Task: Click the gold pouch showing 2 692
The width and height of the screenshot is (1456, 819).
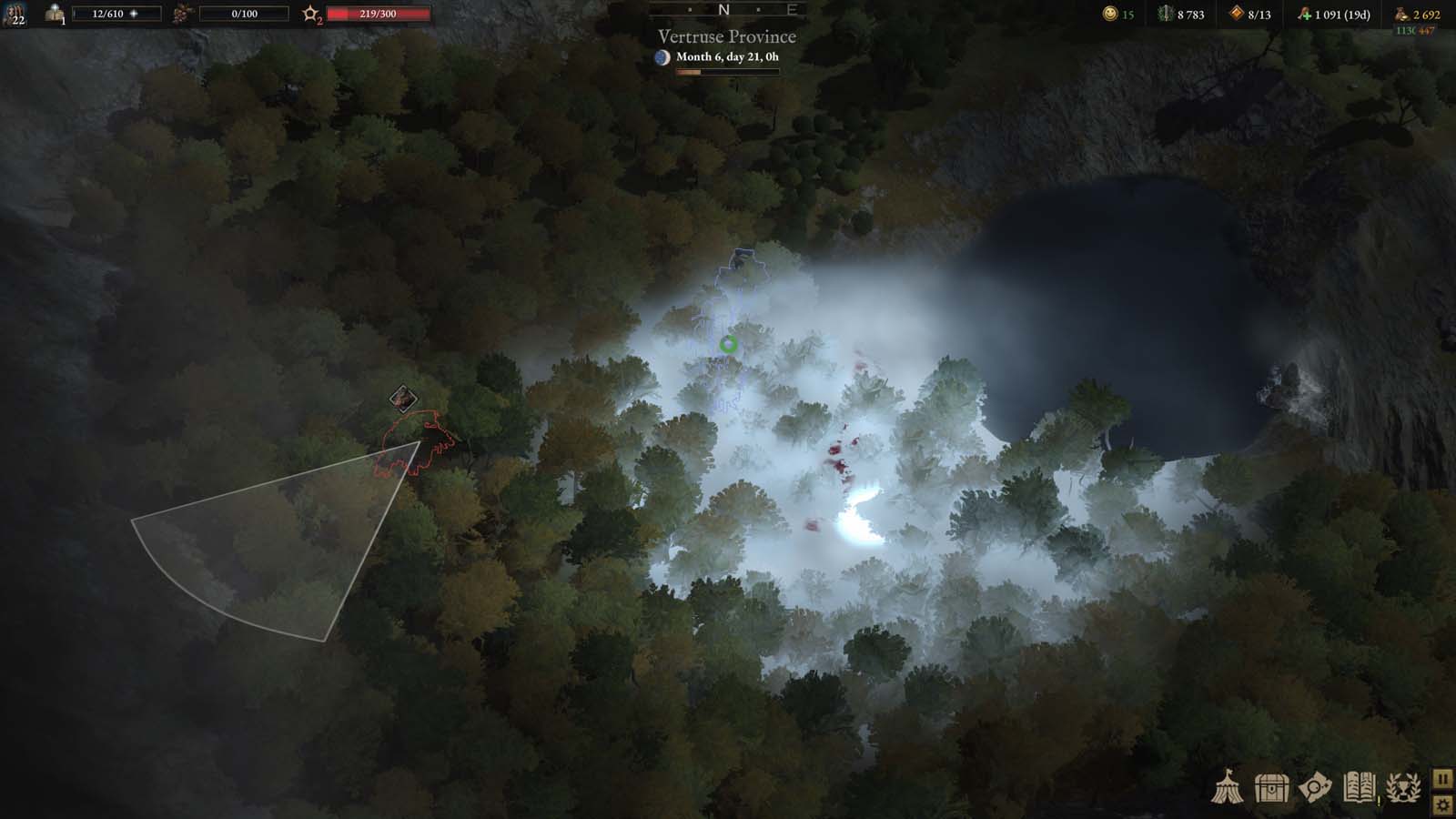Action: 1402,15
